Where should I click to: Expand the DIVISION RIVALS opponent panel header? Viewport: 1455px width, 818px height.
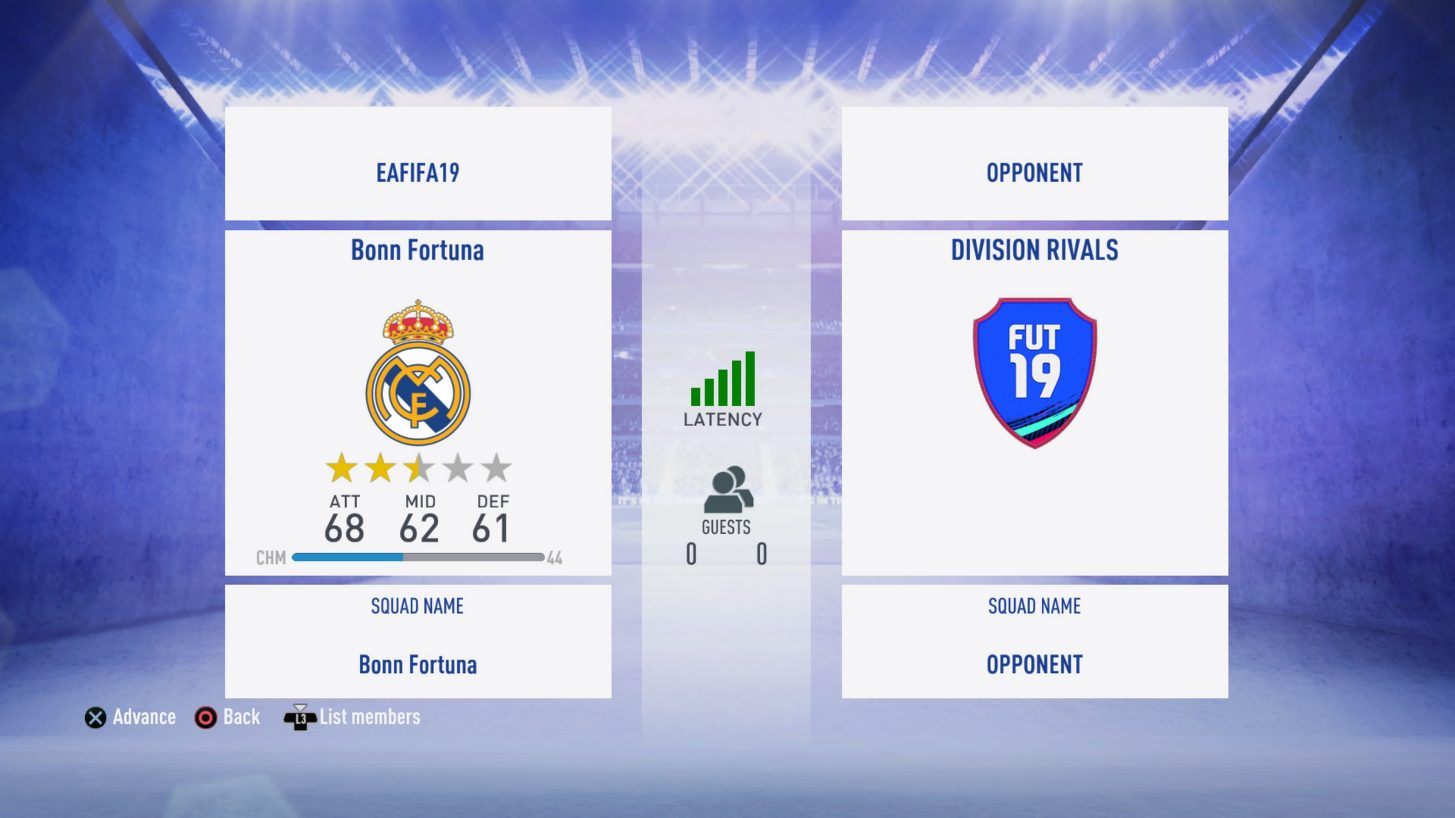coord(1034,250)
